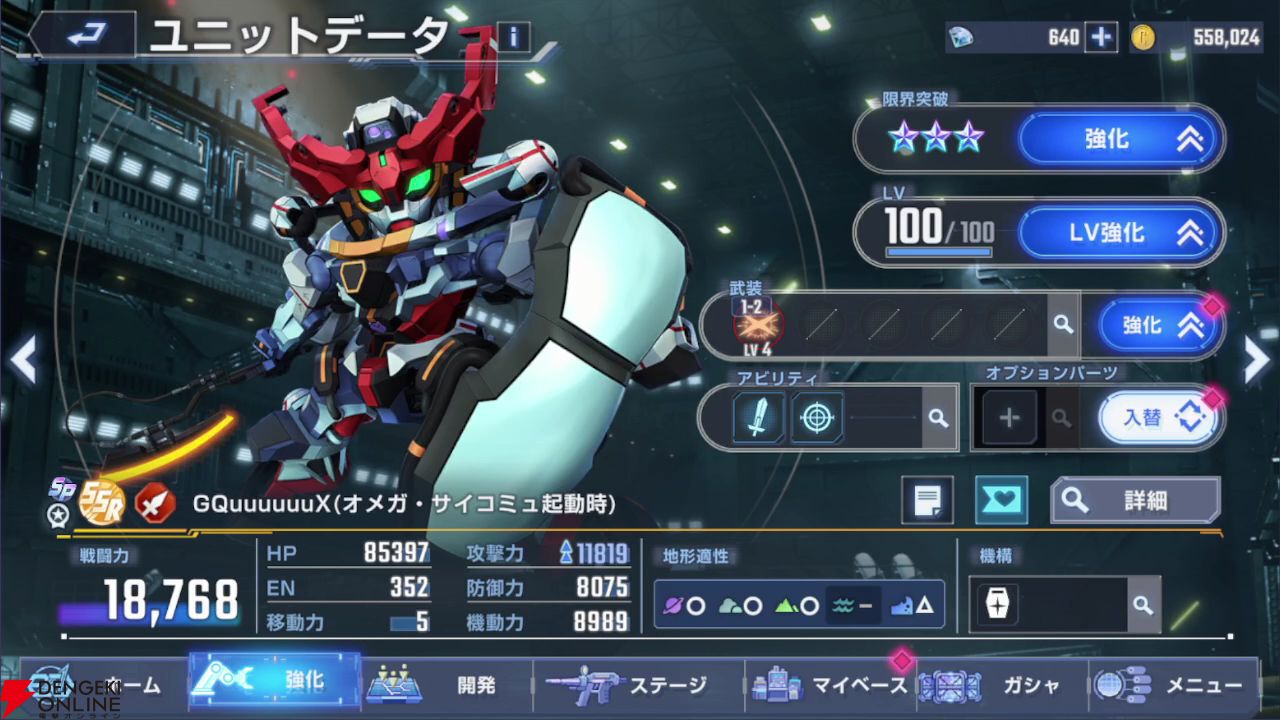The image size is (1280, 720).
Task: Inspect the equipped LV 4 weapon icon
Action: [x=759, y=324]
